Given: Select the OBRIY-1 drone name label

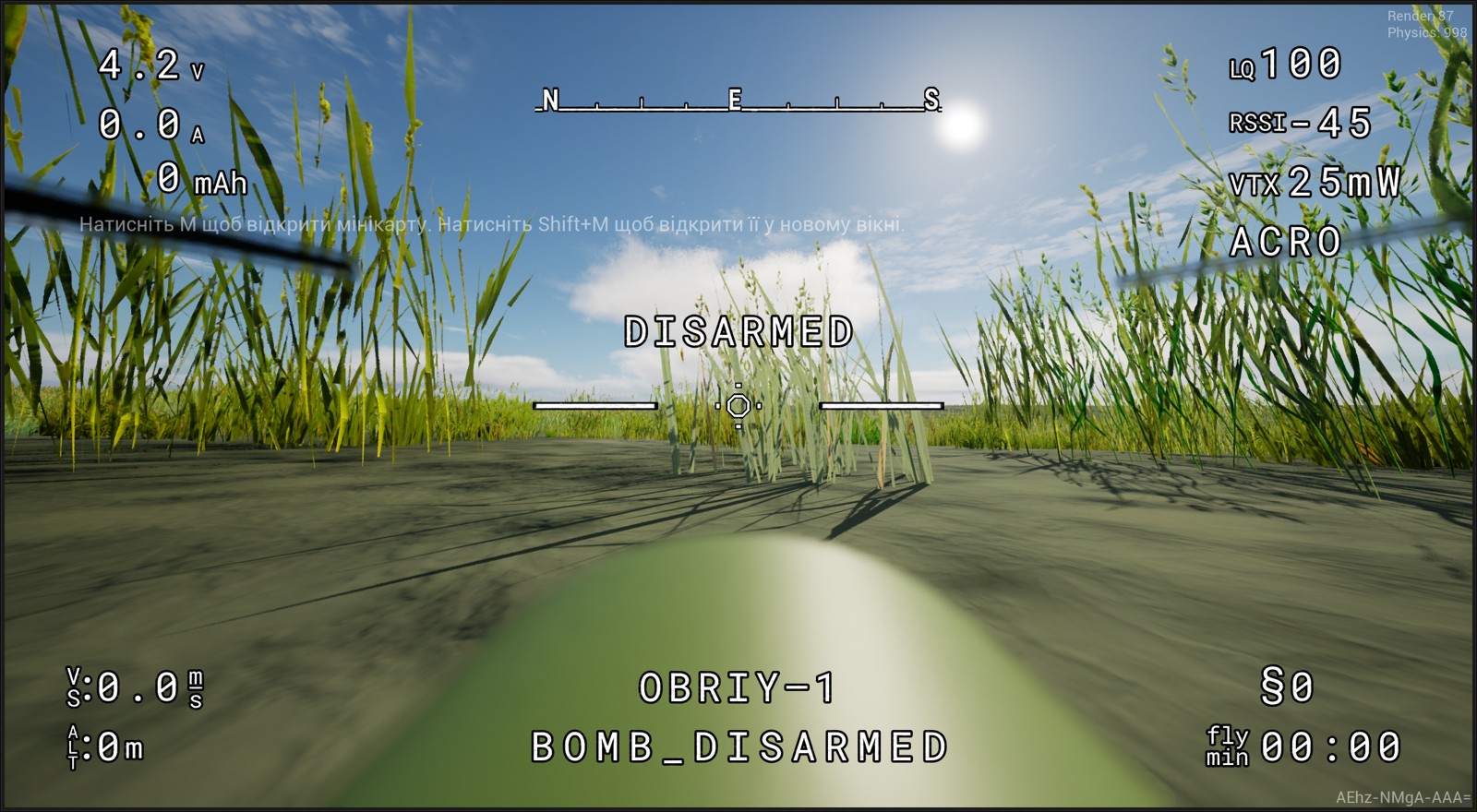Looking at the screenshot, I should (738, 684).
